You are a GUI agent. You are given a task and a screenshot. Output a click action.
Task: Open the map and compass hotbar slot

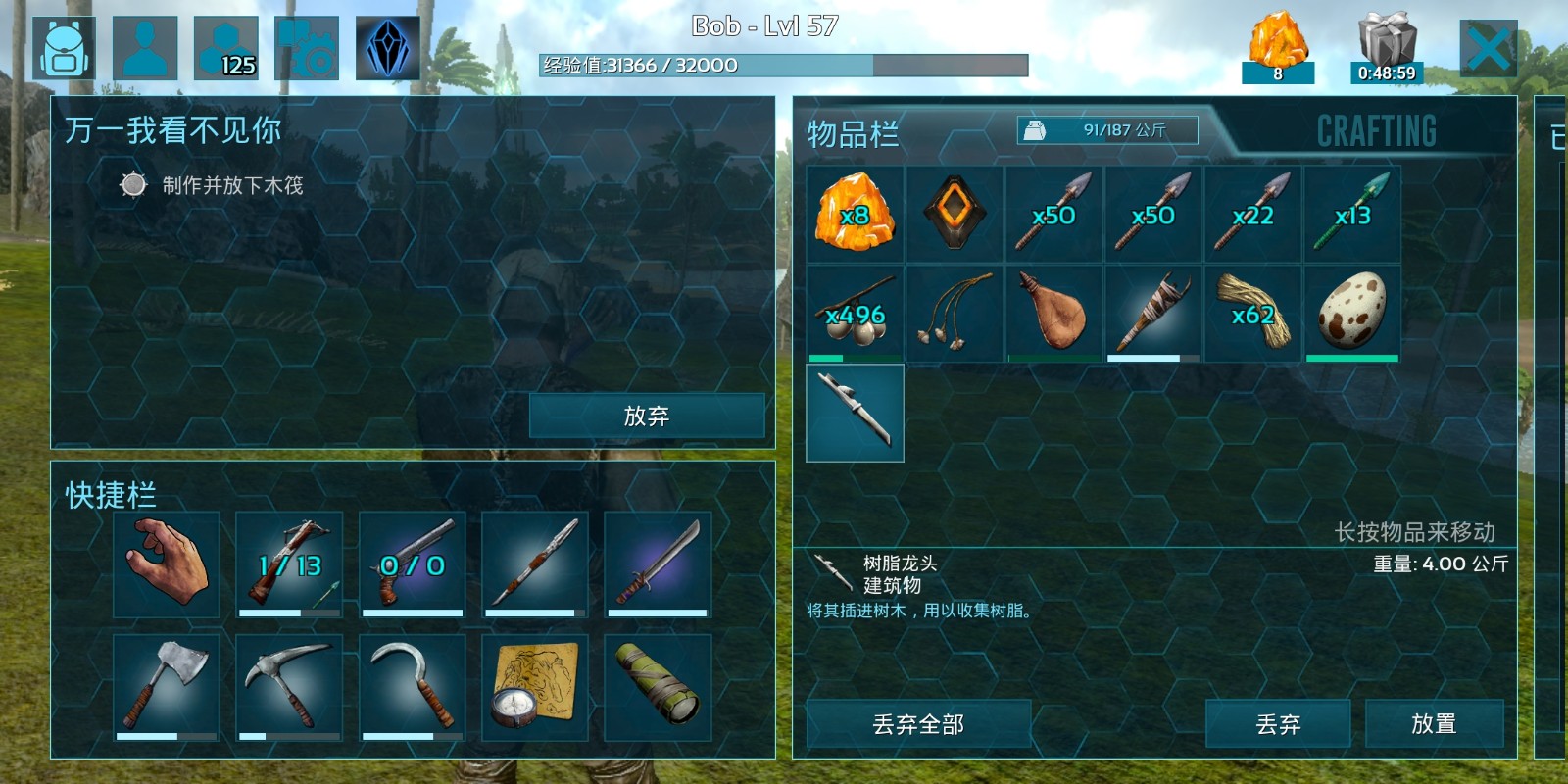535,687
